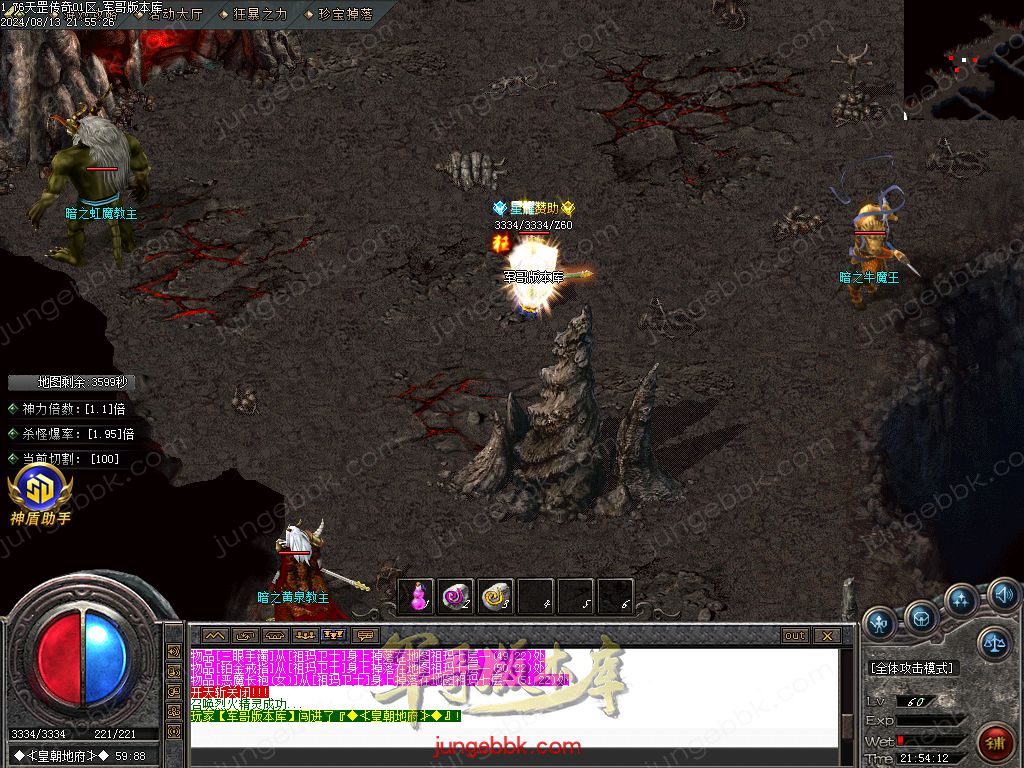Open the character equipment round button

pos(880,622)
